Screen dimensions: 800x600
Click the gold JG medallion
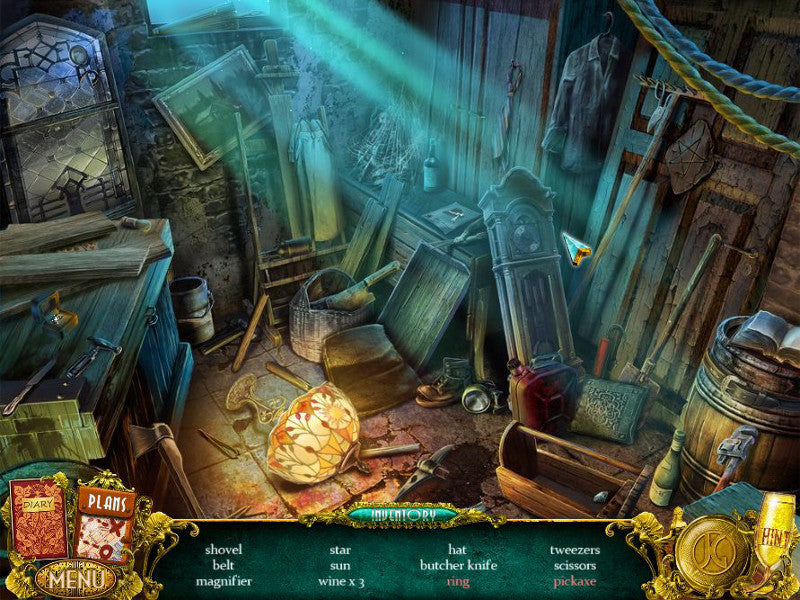click(x=712, y=553)
